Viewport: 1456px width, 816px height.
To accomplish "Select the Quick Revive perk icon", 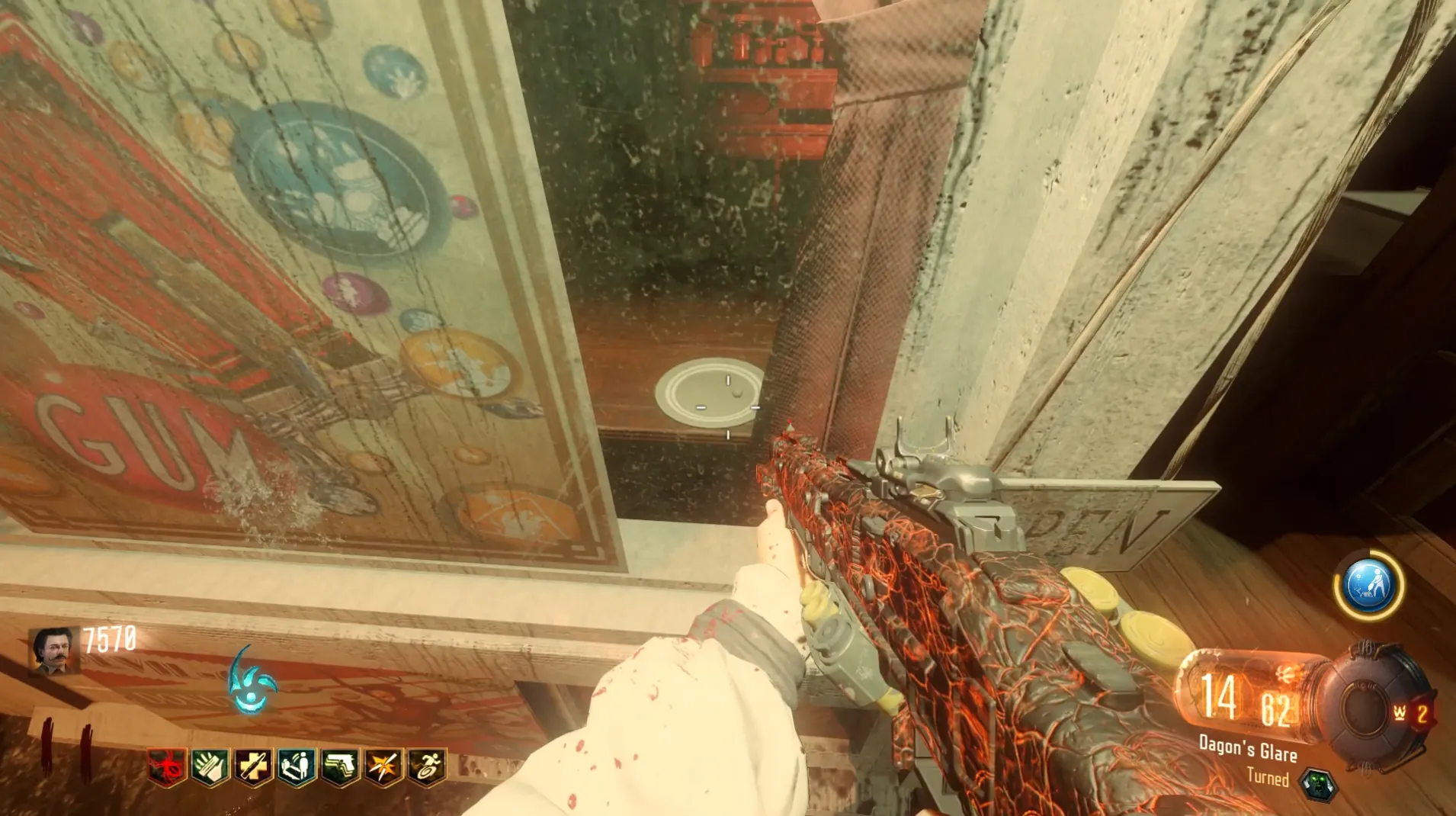I will [296, 766].
